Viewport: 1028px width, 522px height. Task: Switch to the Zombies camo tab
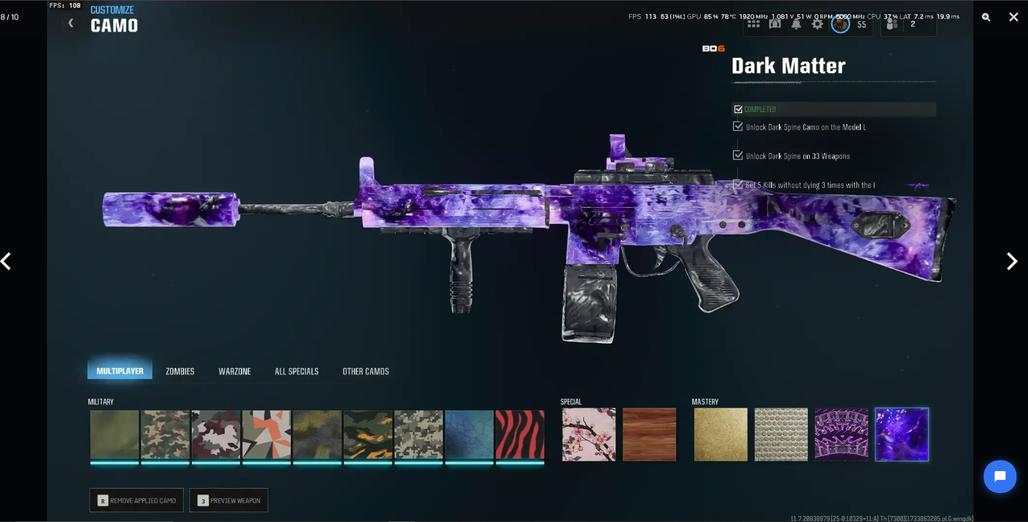(180, 371)
